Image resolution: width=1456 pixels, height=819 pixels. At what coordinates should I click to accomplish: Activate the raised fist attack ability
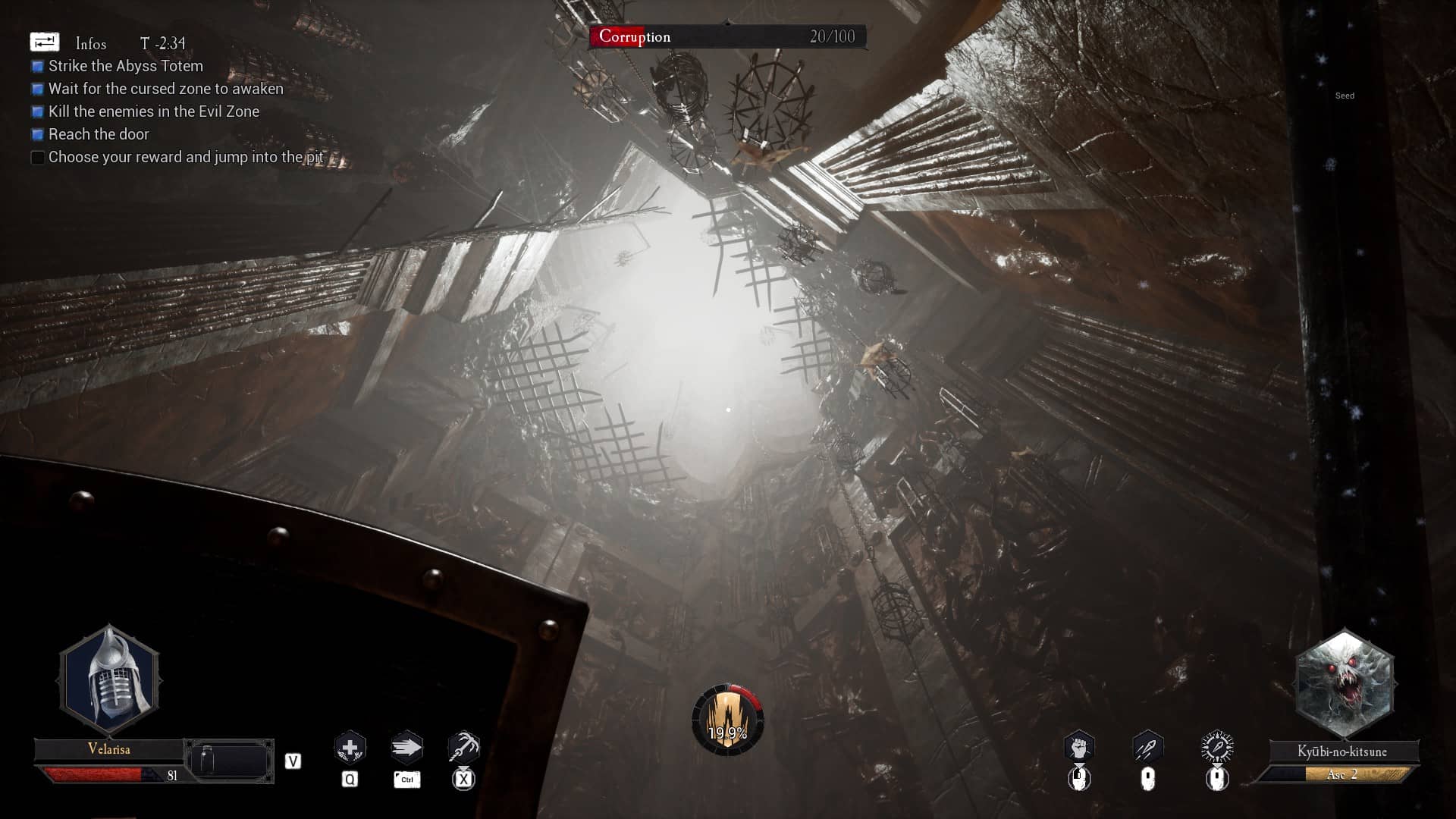(x=1078, y=748)
